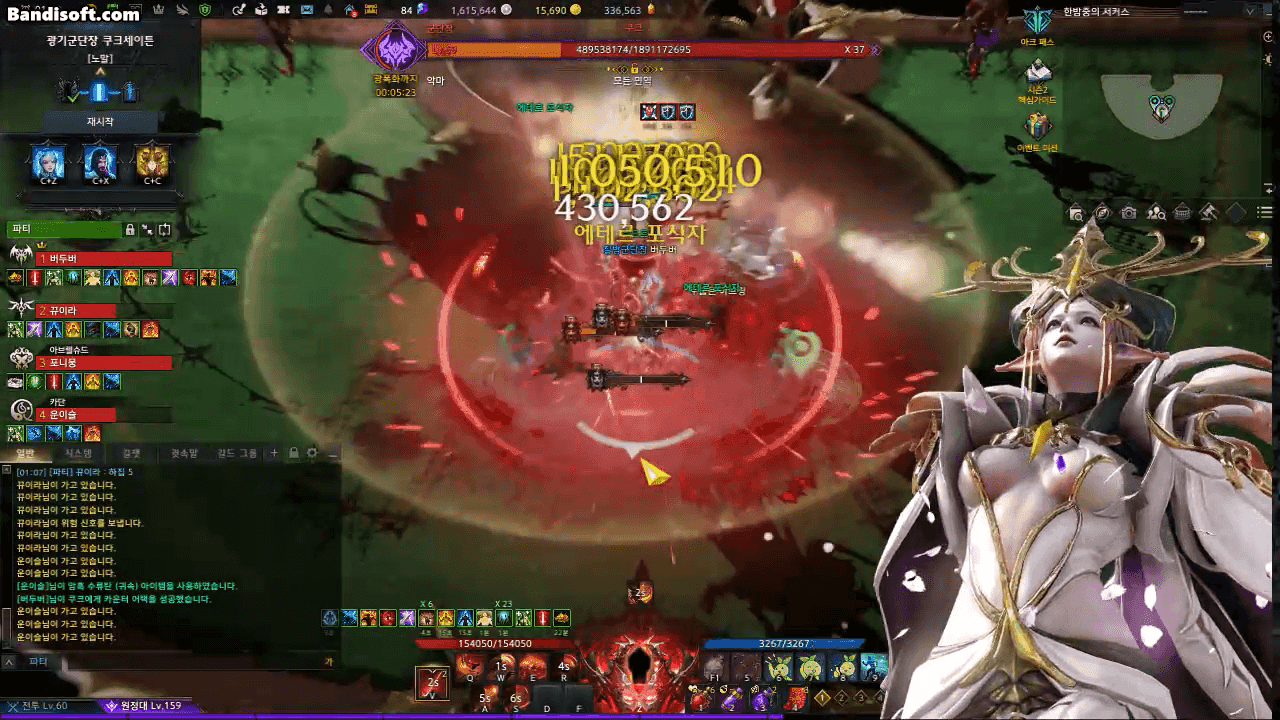Viewport: 1280px width, 720px height.
Task: Open chat settings gear icon
Action: pos(312,453)
